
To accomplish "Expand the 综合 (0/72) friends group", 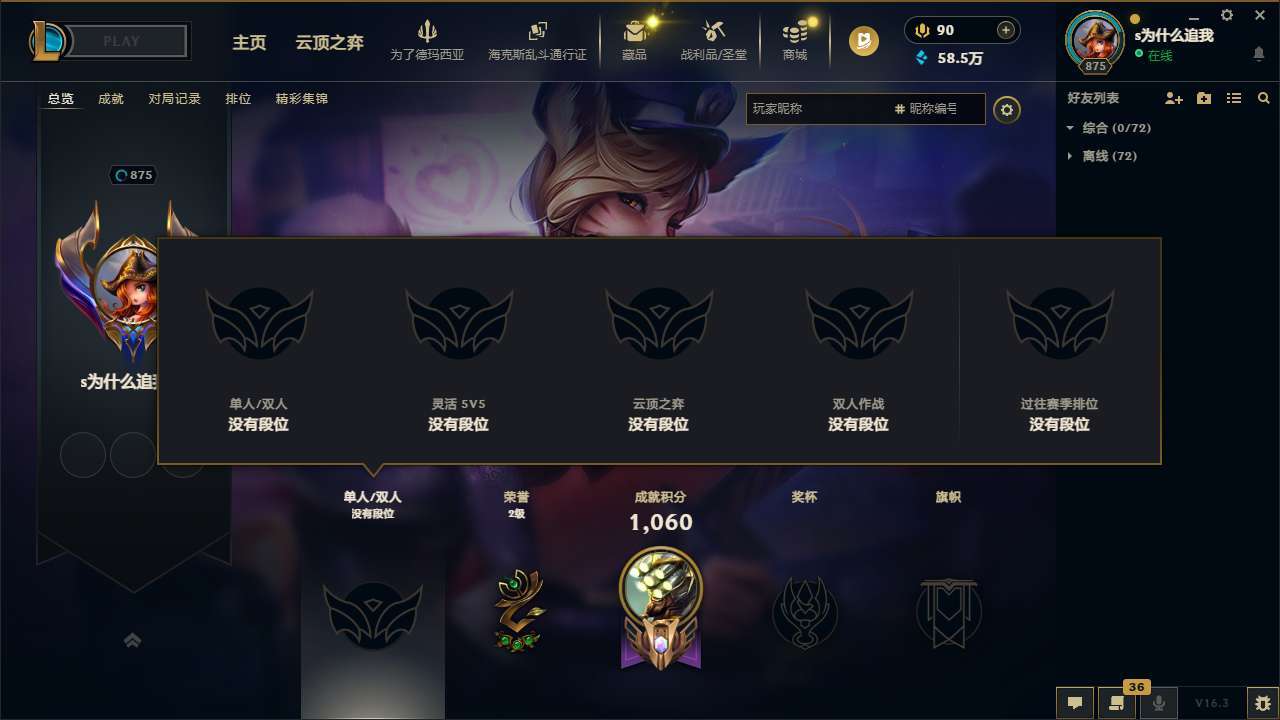I will [1113, 128].
